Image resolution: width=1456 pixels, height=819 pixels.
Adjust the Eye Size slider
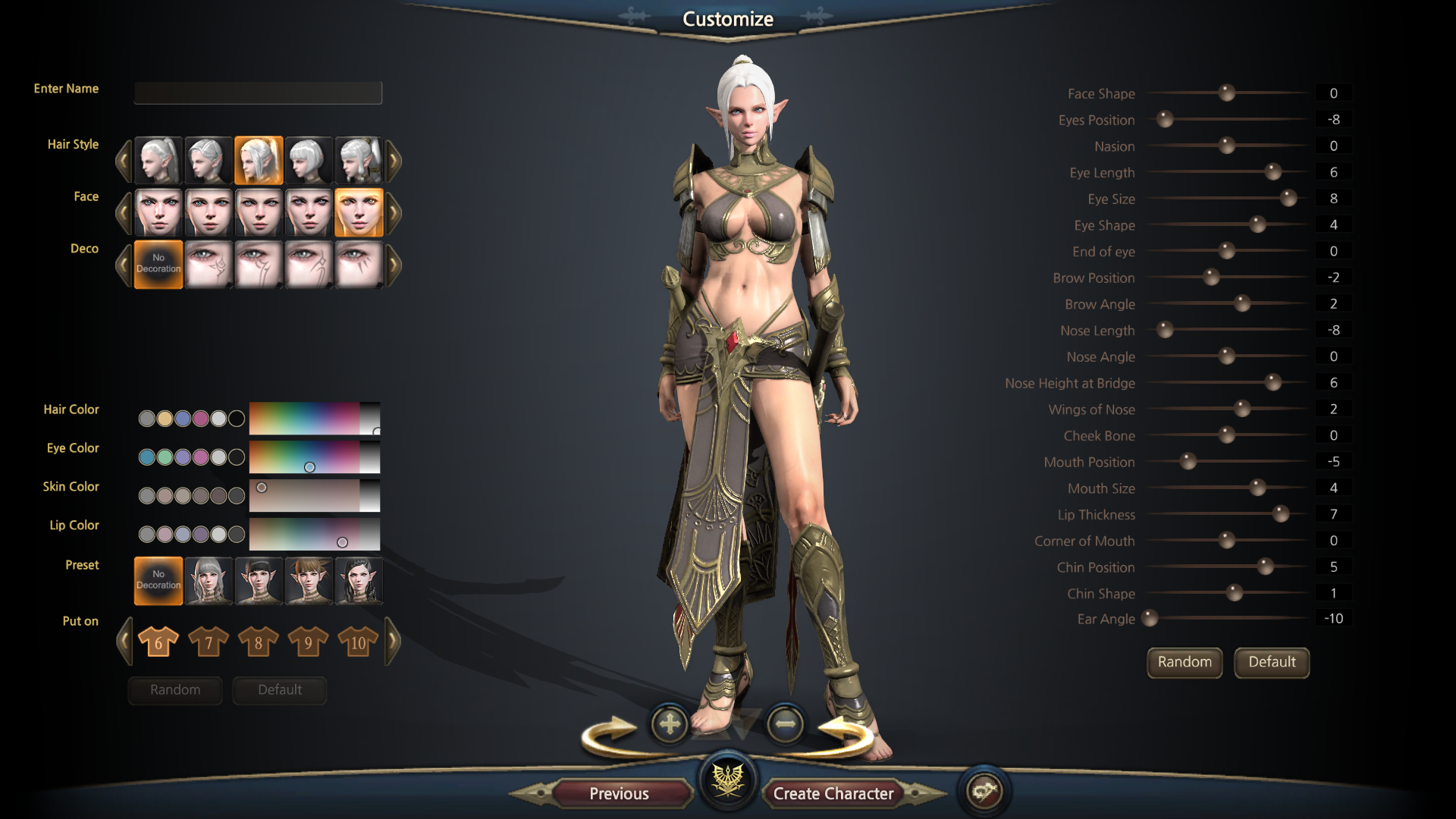[1288, 199]
